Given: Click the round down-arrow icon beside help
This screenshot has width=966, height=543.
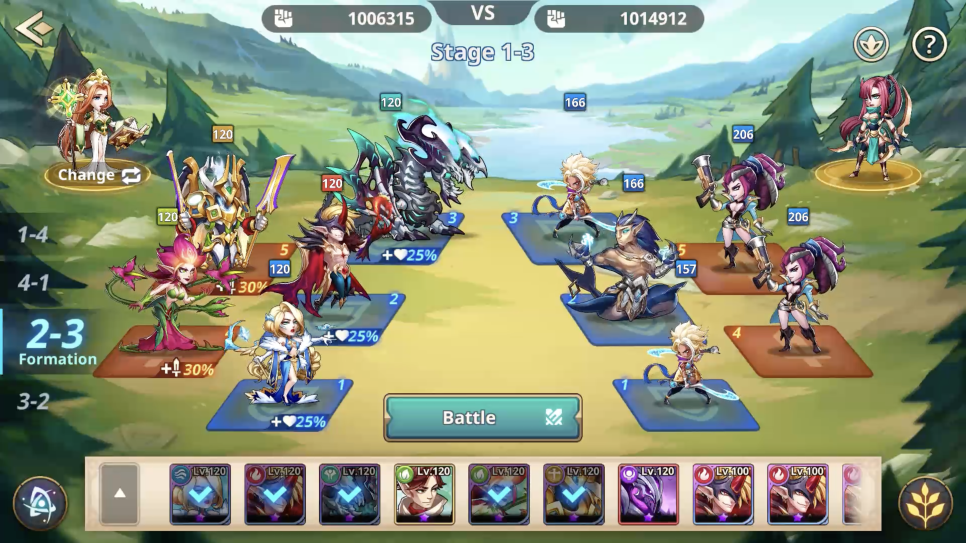Looking at the screenshot, I should [870, 44].
